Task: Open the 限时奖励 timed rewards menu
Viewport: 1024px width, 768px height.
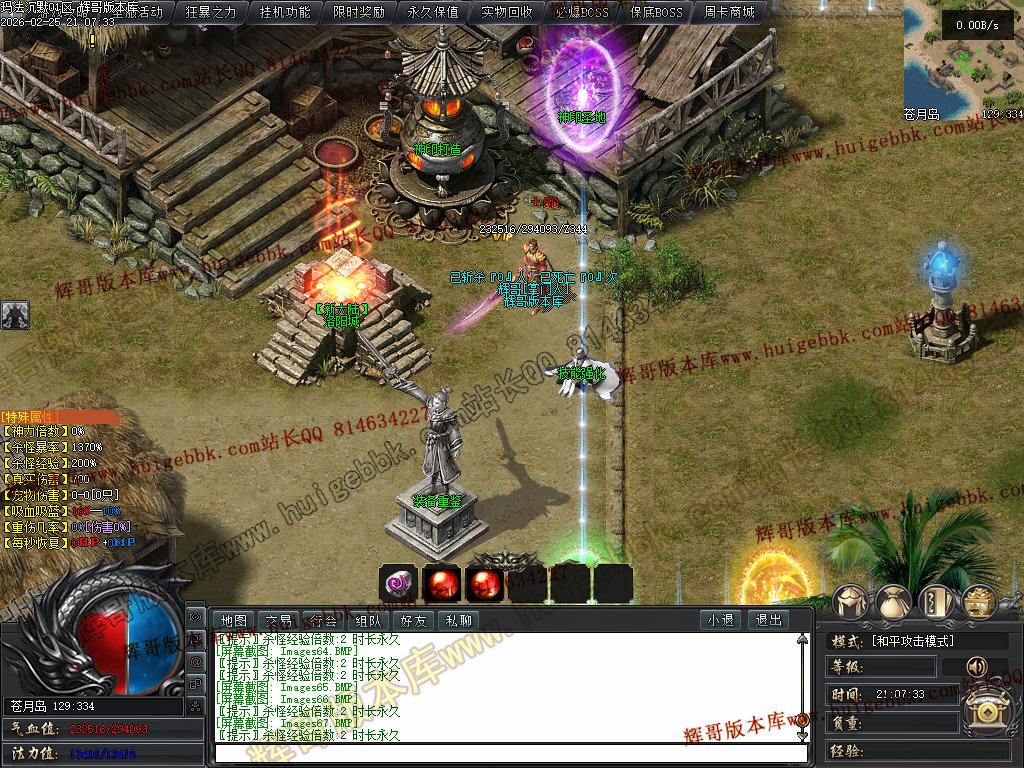Action: 359,12
